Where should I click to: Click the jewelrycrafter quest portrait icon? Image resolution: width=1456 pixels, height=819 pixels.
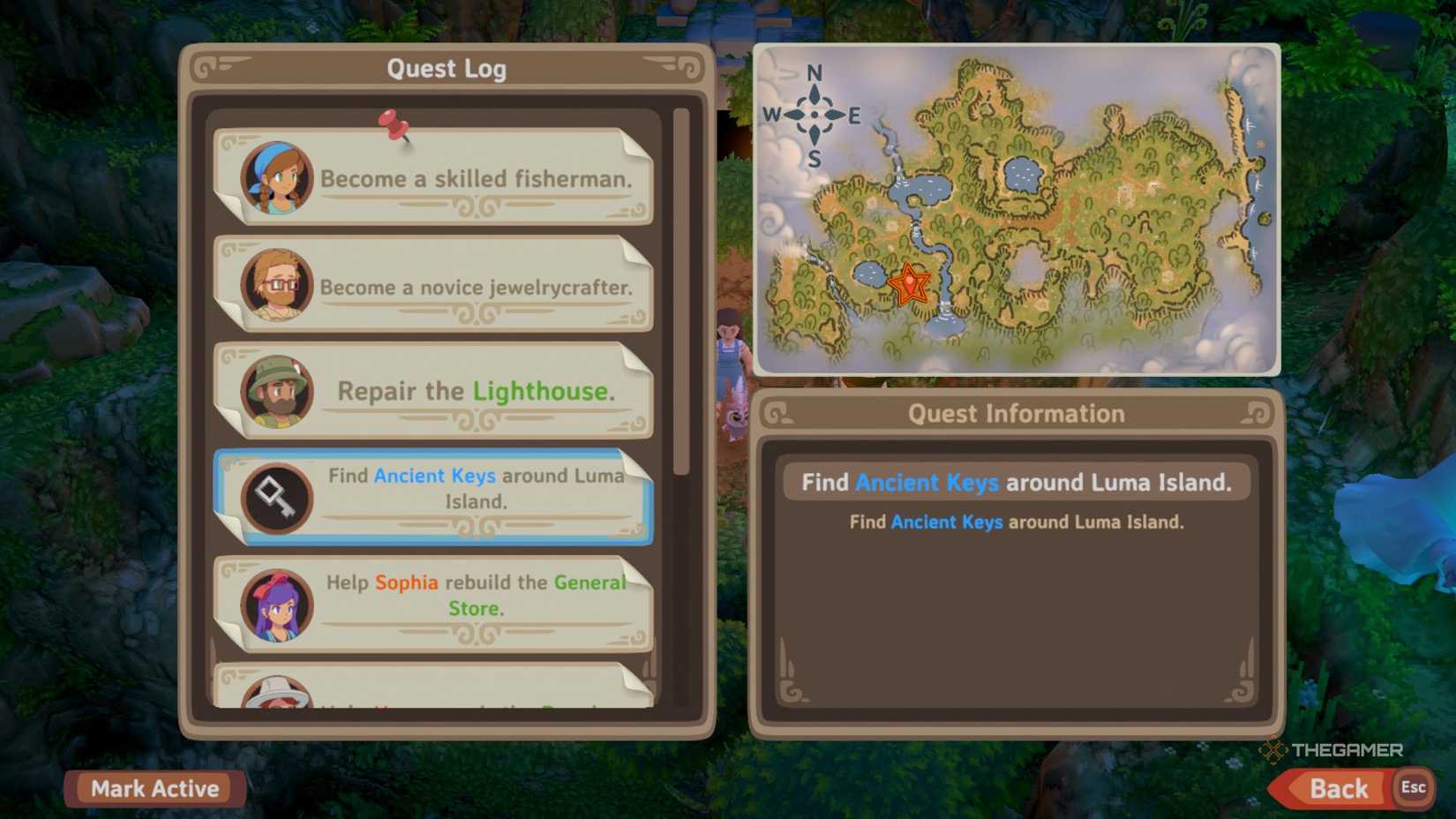275,284
